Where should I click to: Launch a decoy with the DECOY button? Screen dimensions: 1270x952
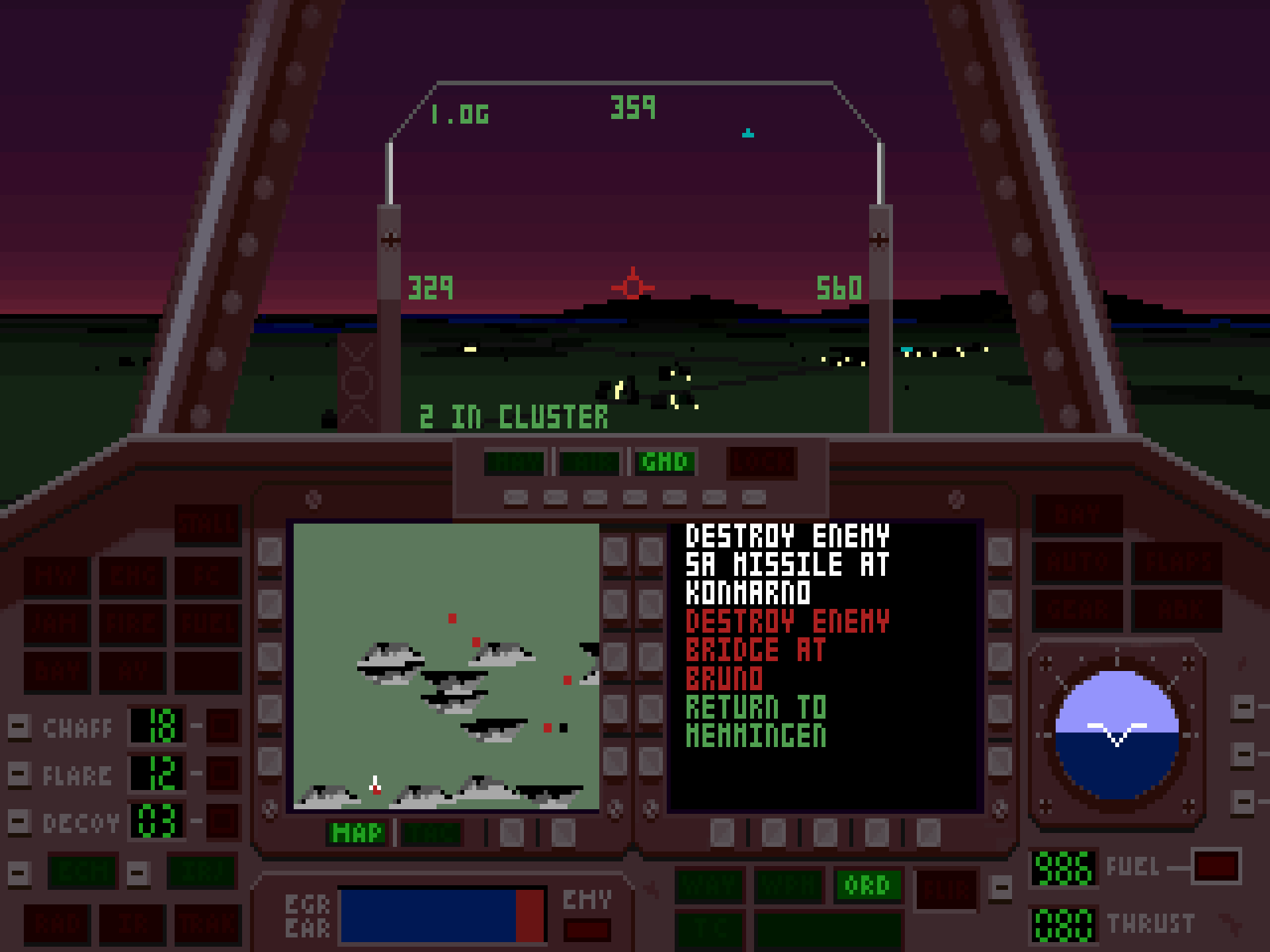(19, 822)
